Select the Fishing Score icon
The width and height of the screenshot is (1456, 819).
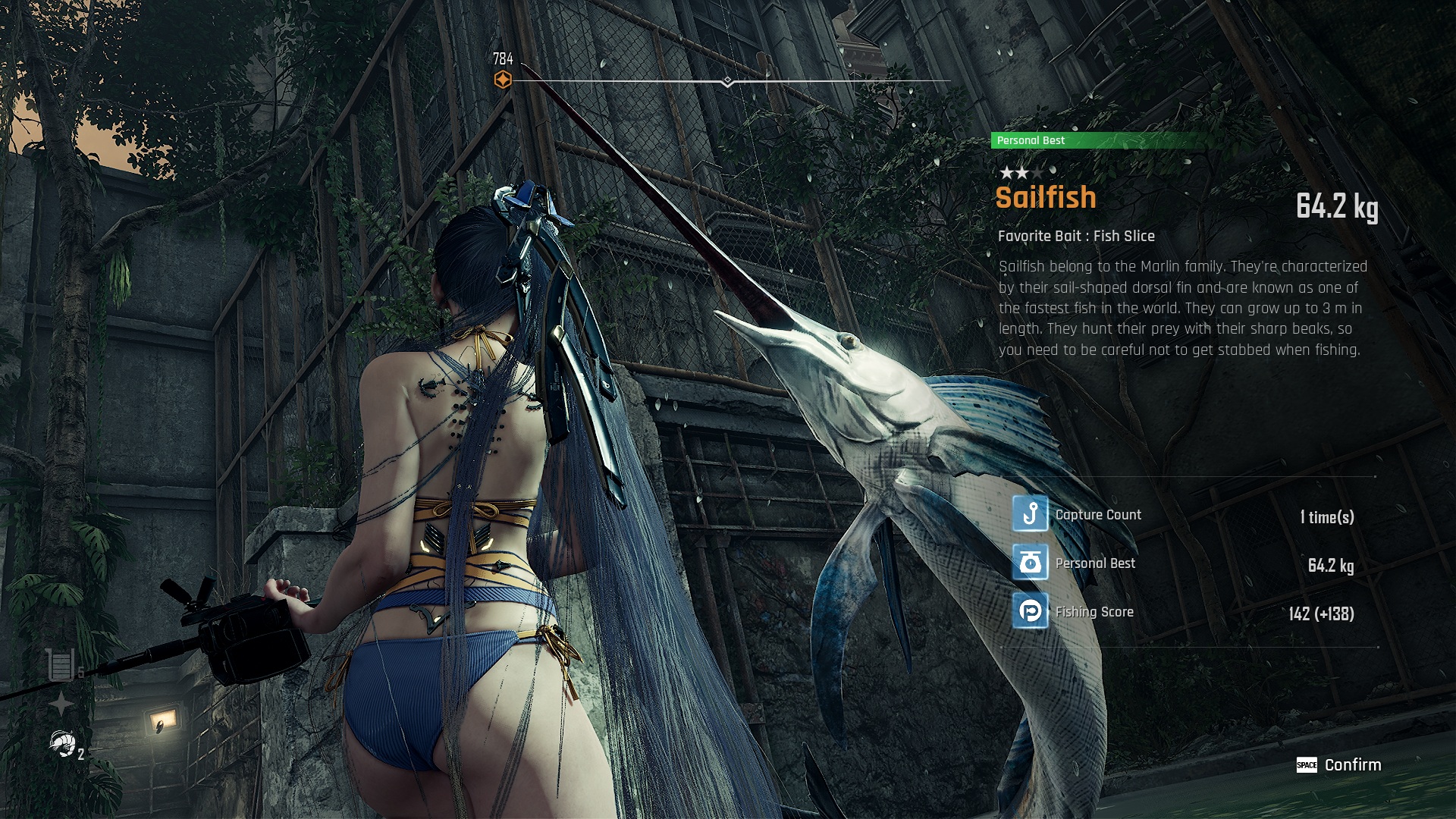tap(1030, 611)
